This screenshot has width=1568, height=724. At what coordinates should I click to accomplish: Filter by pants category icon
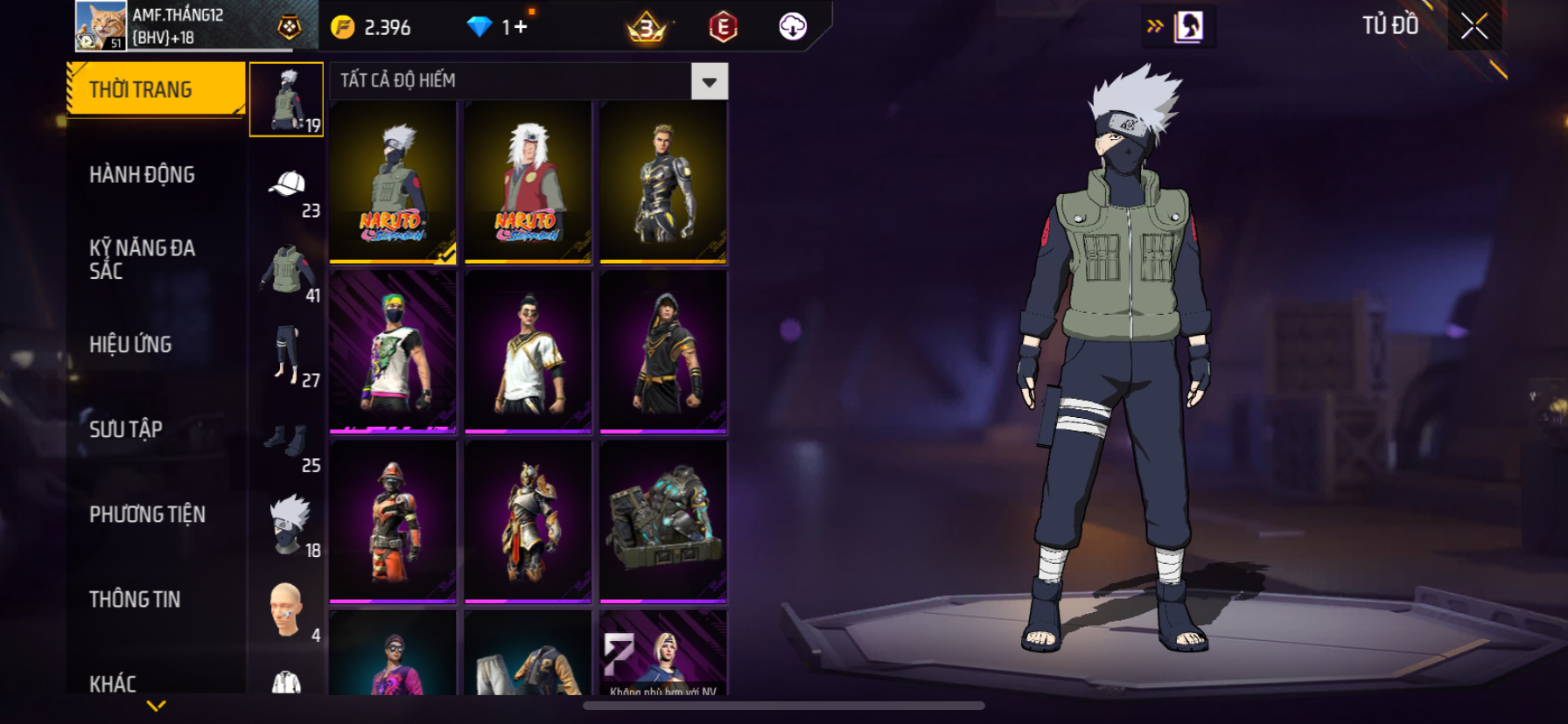287,355
